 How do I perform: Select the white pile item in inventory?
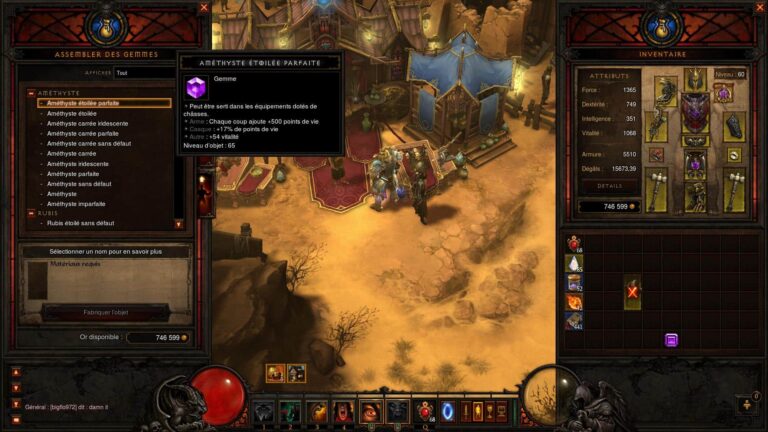[574, 263]
